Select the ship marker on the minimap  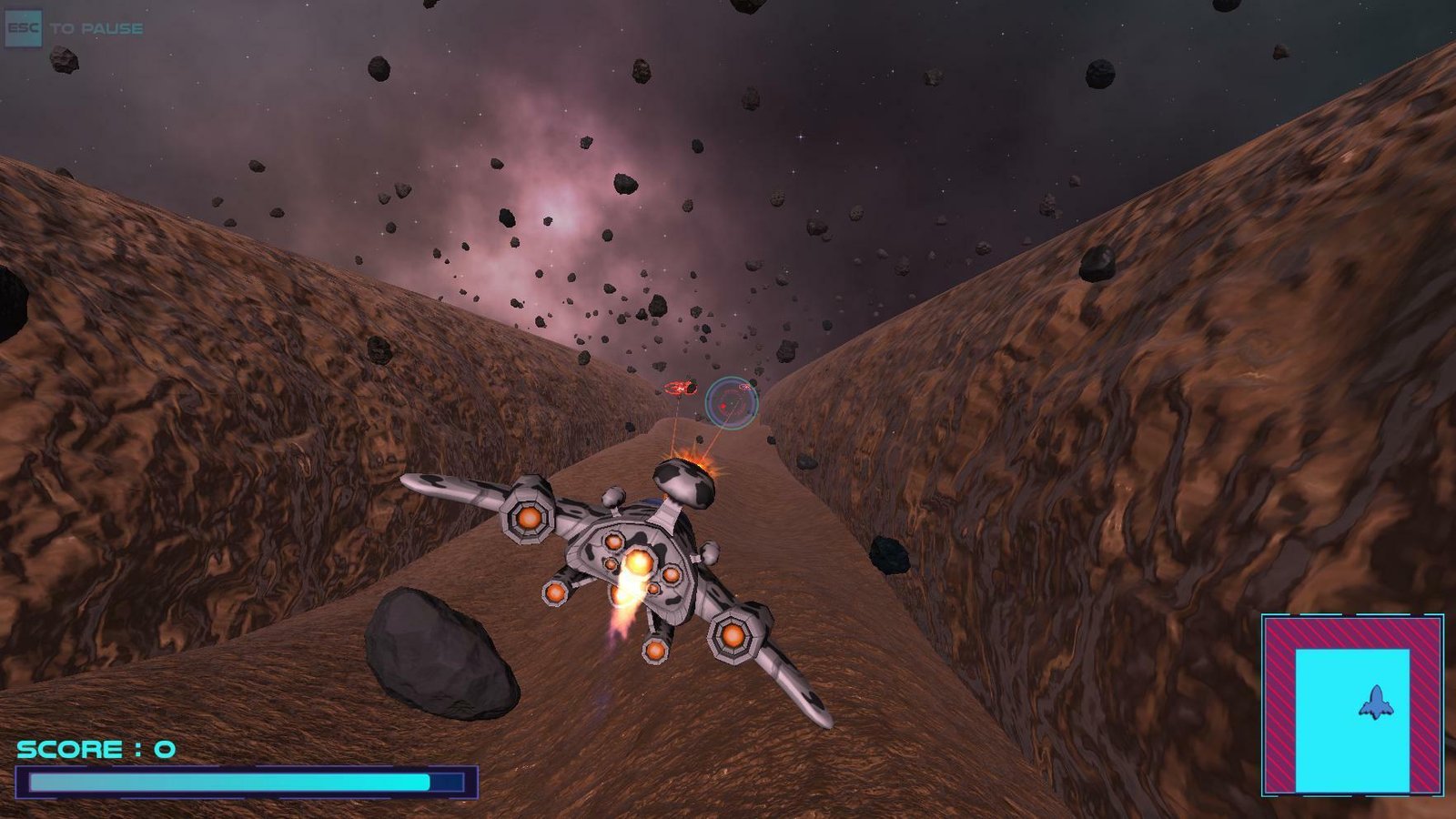[x=1376, y=702]
